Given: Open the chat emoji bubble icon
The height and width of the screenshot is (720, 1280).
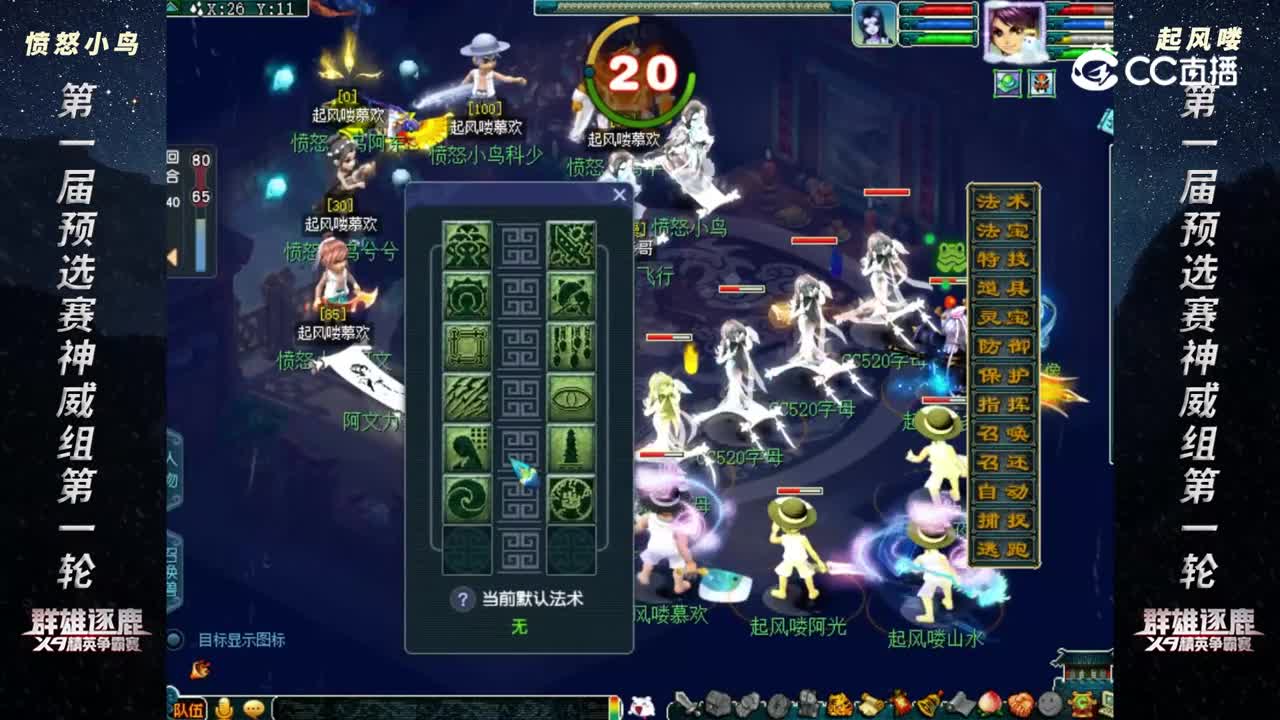Looking at the screenshot, I should click(252, 707).
